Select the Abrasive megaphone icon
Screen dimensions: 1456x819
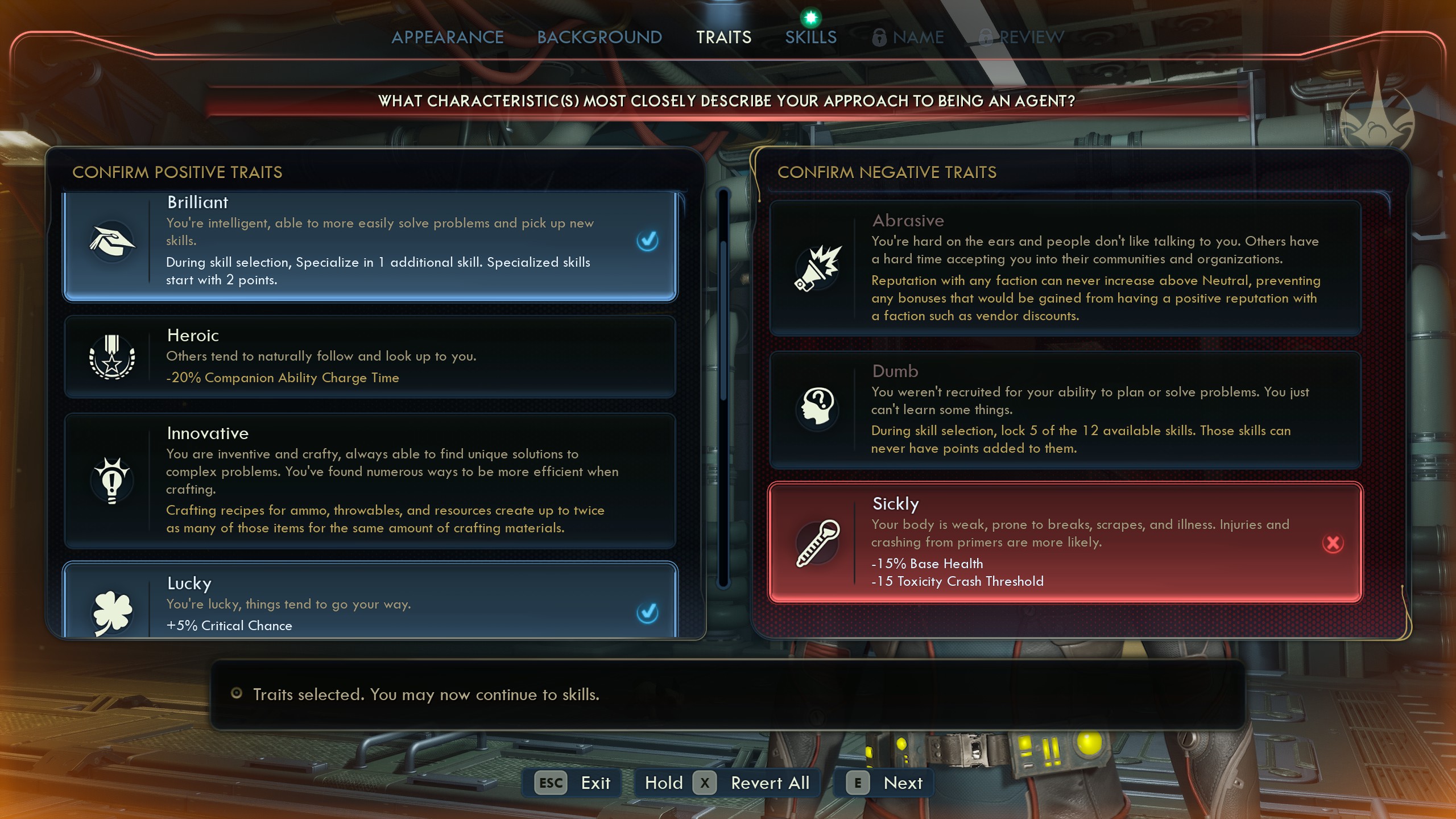(818, 267)
